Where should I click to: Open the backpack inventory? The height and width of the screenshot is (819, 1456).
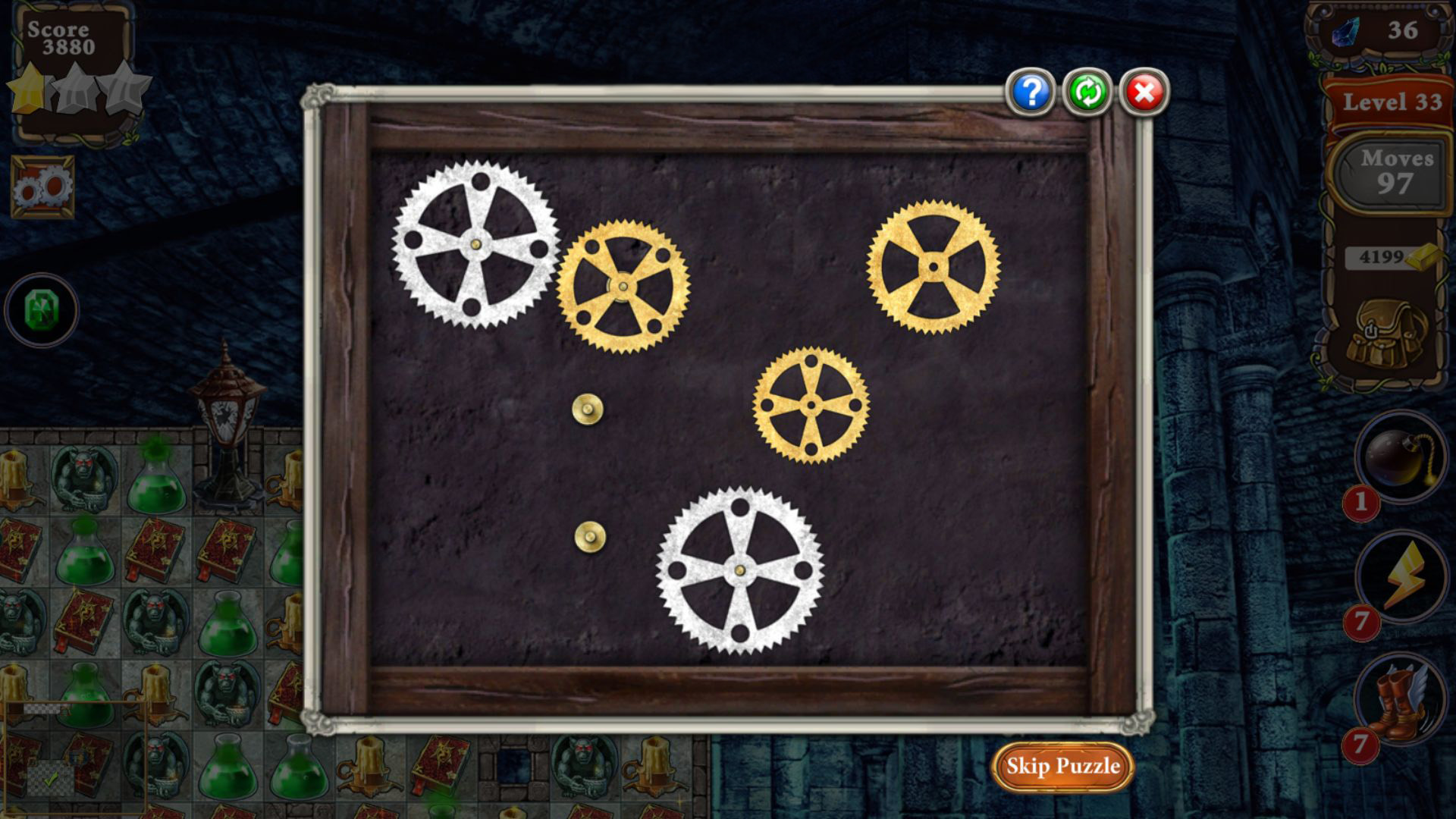click(1387, 332)
